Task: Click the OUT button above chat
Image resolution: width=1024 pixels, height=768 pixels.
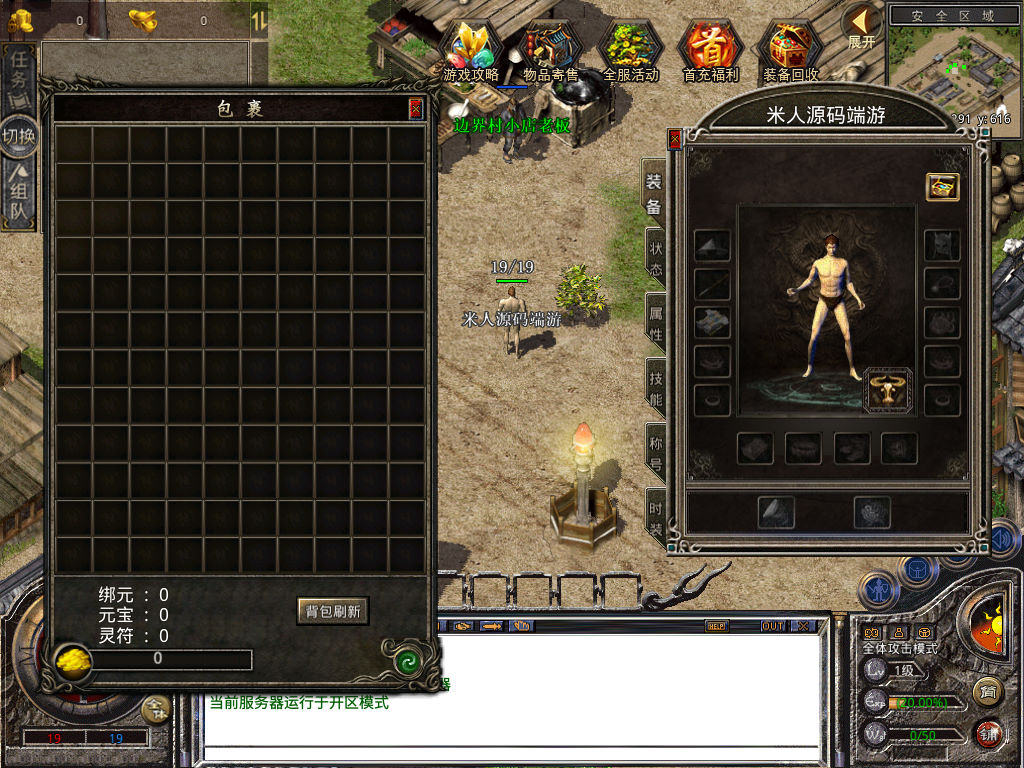Action: 772,626
